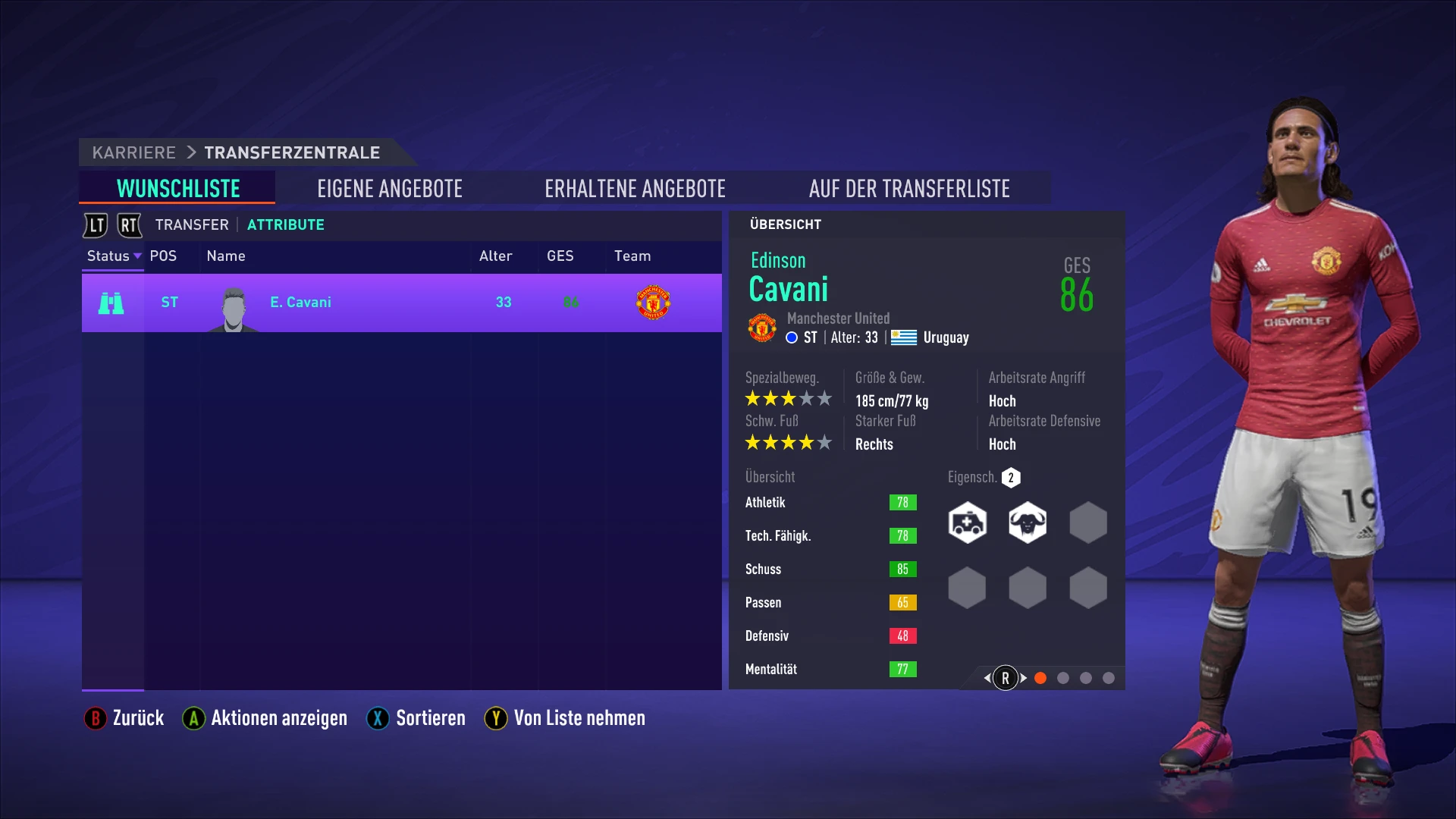This screenshot has width=1456, height=819.
Task: Click the Uruguay flag icon
Action: 904,337
